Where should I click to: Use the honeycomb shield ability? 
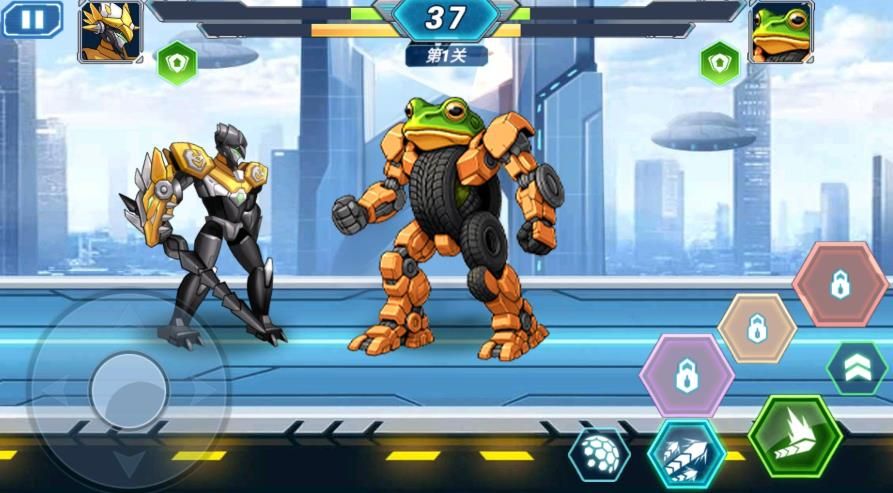click(x=599, y=455)
